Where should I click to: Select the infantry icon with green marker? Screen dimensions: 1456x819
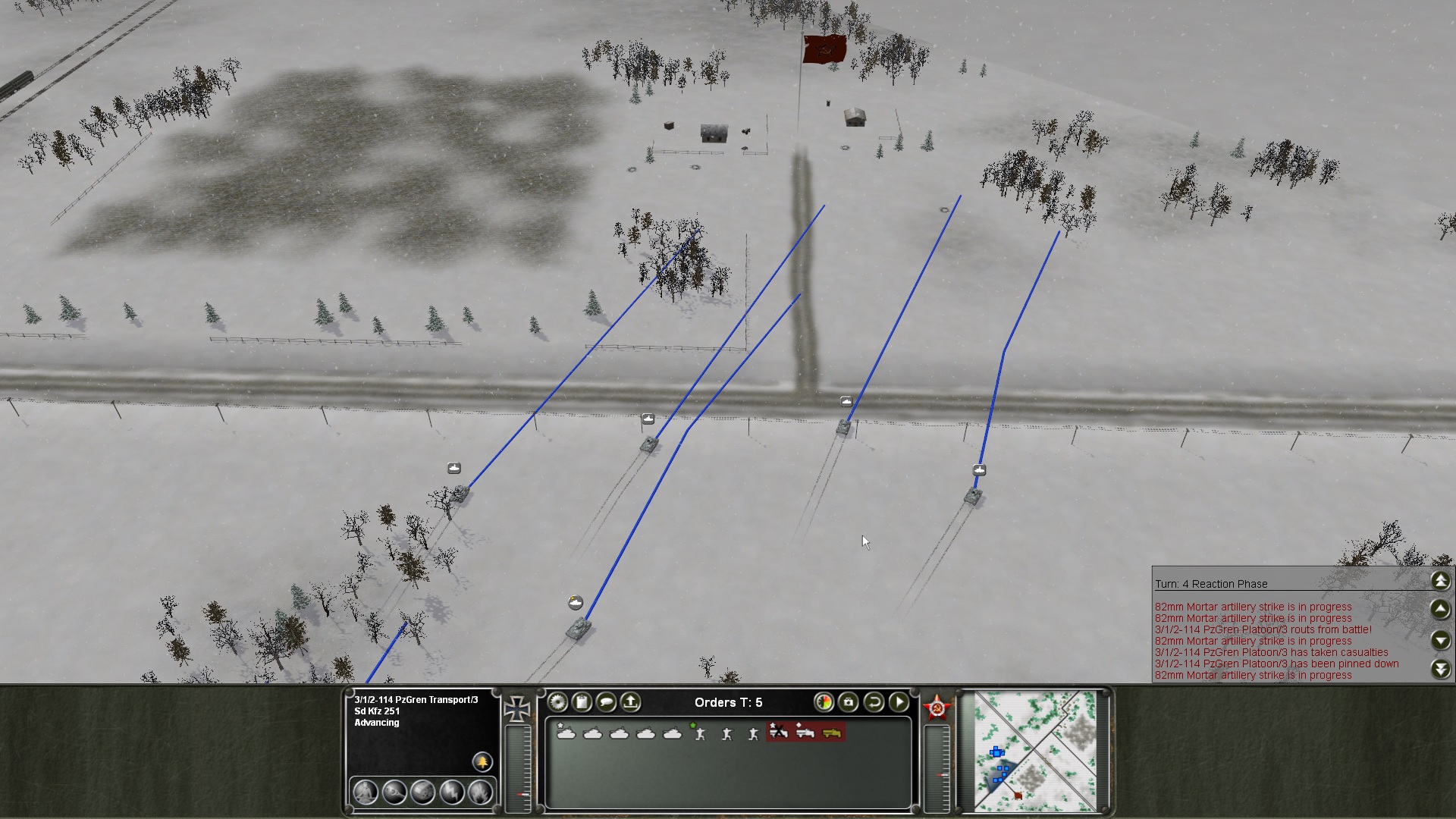point(699,733)
